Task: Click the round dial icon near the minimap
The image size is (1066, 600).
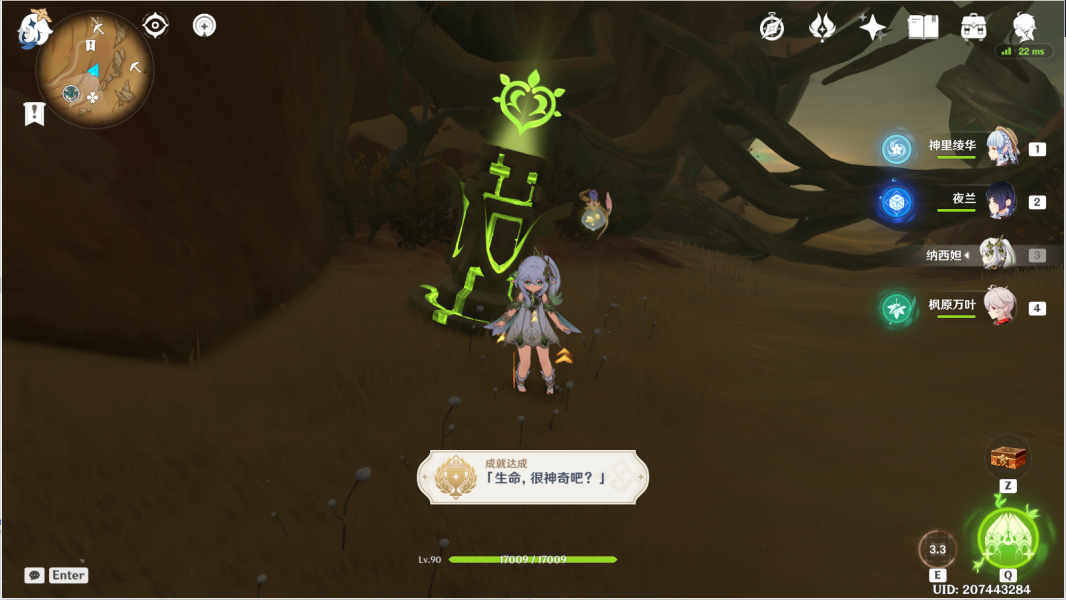Action: point(204,25)
